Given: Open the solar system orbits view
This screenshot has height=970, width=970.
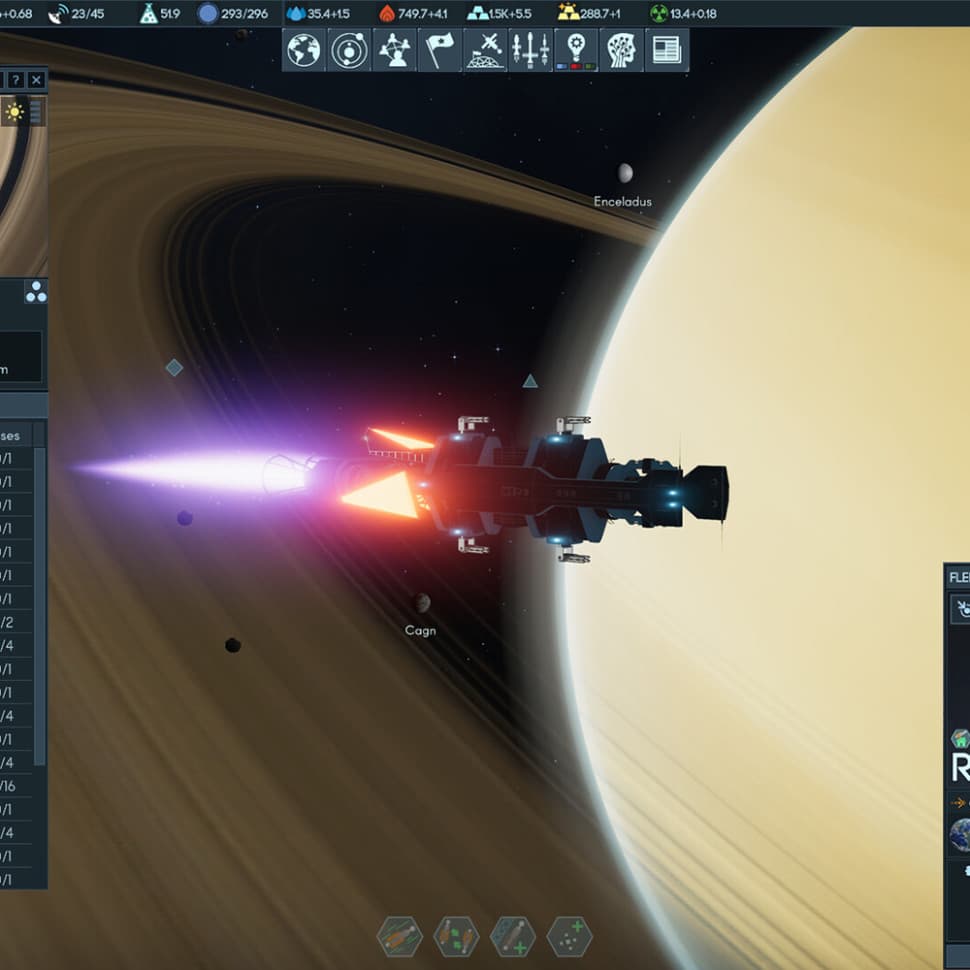Looking at the screenshot, I should click(x=349, y=50).
